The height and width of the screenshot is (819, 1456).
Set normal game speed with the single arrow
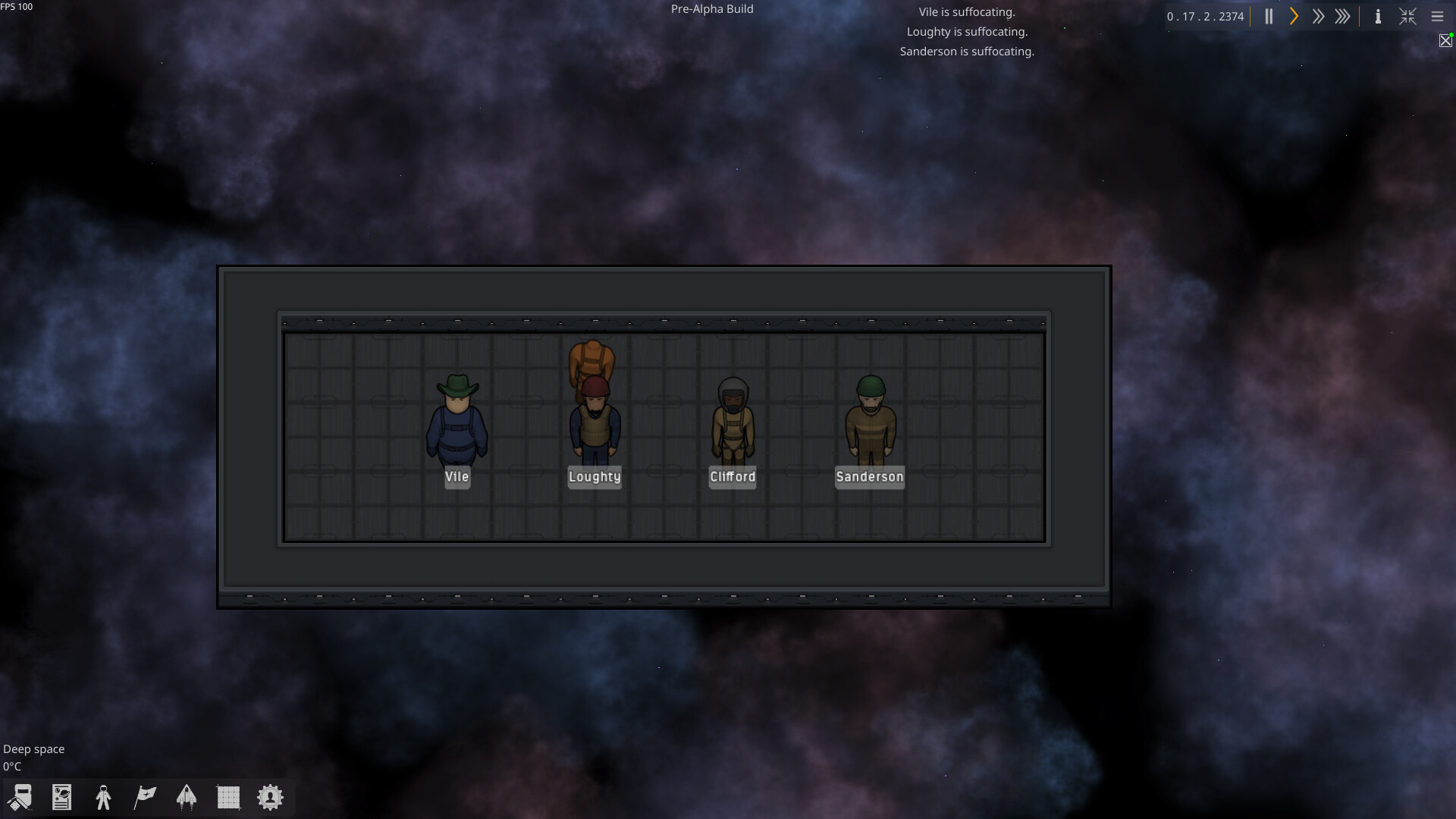coord(1293,16)
